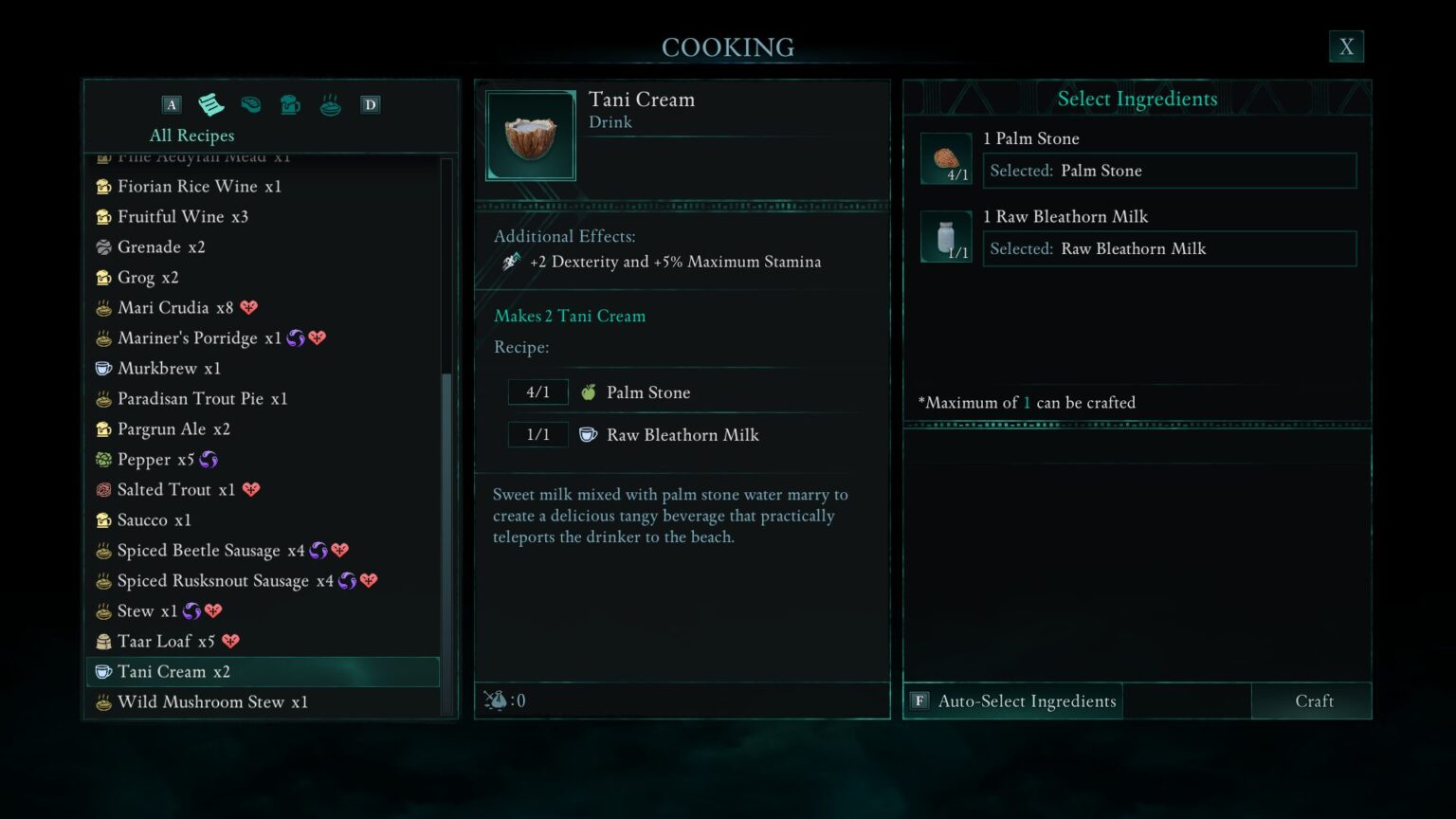The image size is (1456, 819).
Task: Select the All Recipes scroll filter icon
Action: pyautogui.click(x=210, y=104)
